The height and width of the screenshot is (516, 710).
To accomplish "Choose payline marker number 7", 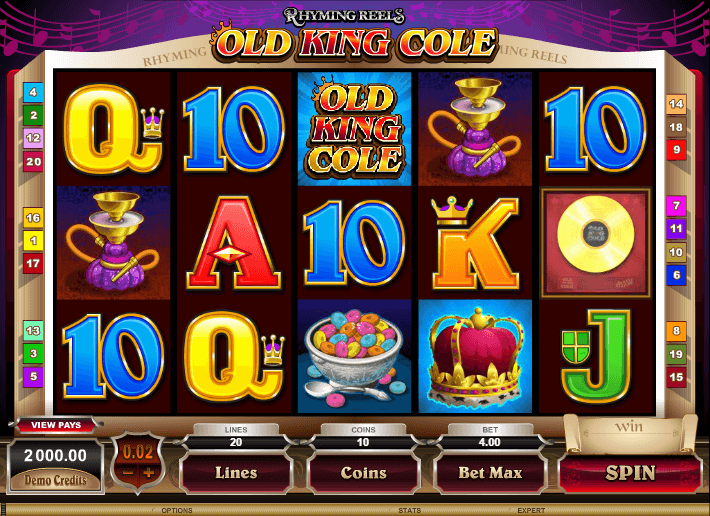I will pos(676,207).
